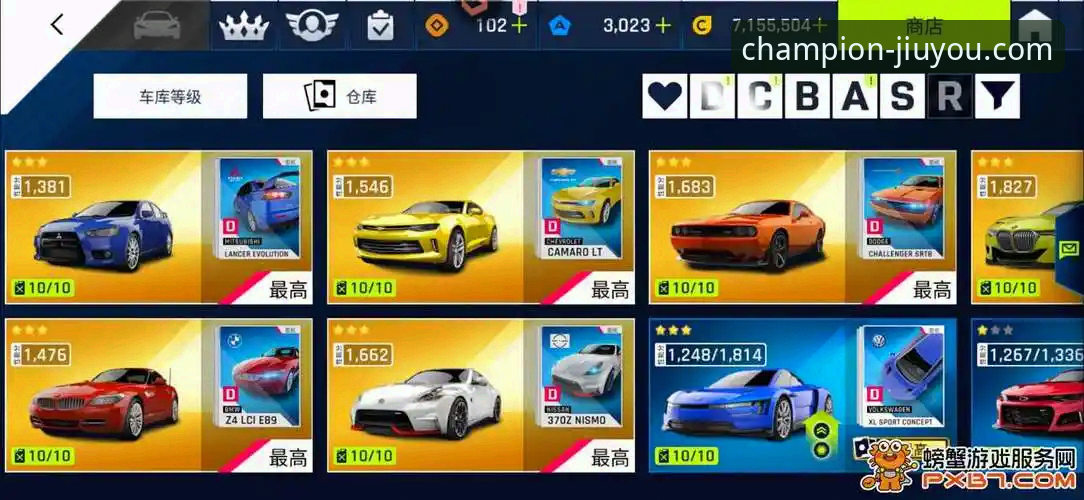
Task: Switch to class D cars
Action: (712, 97)
